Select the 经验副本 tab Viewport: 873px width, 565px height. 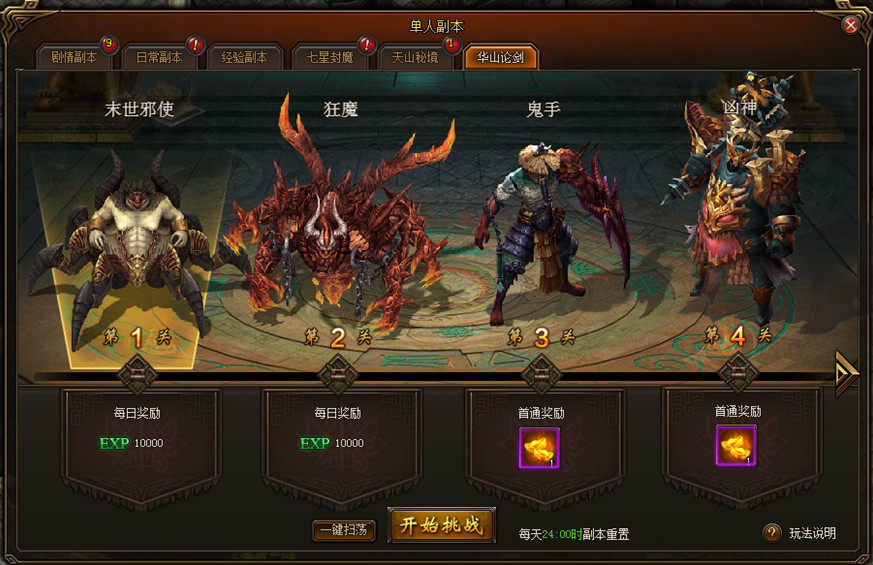245,57
